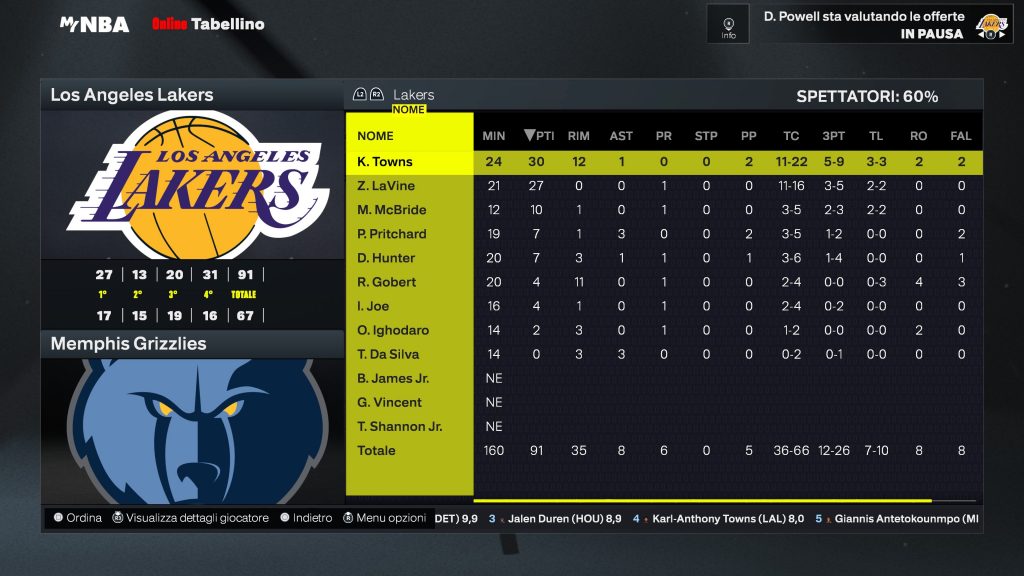The width and height of the screenshot is (1024, 576).
Task: Select P. Pritchard from the roster list
Action: point(392,234)
